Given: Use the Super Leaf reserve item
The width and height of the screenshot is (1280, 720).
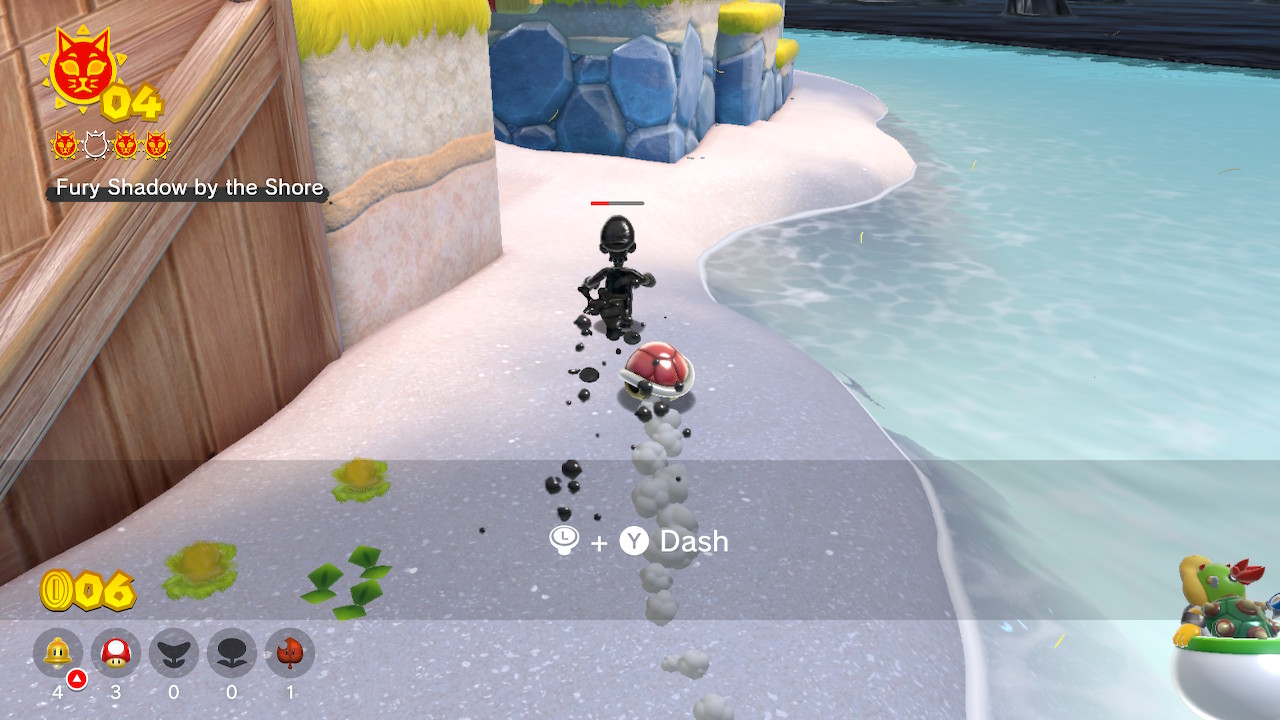Looking at the screenshot, I should (x=290, y=653).
